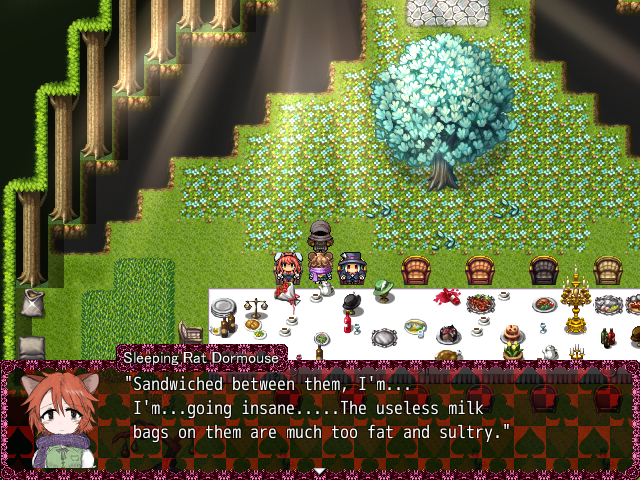Advance the dialogue with the continue arrow
Viewport: 640px width, 480px height.
click(x=319, y=470)
